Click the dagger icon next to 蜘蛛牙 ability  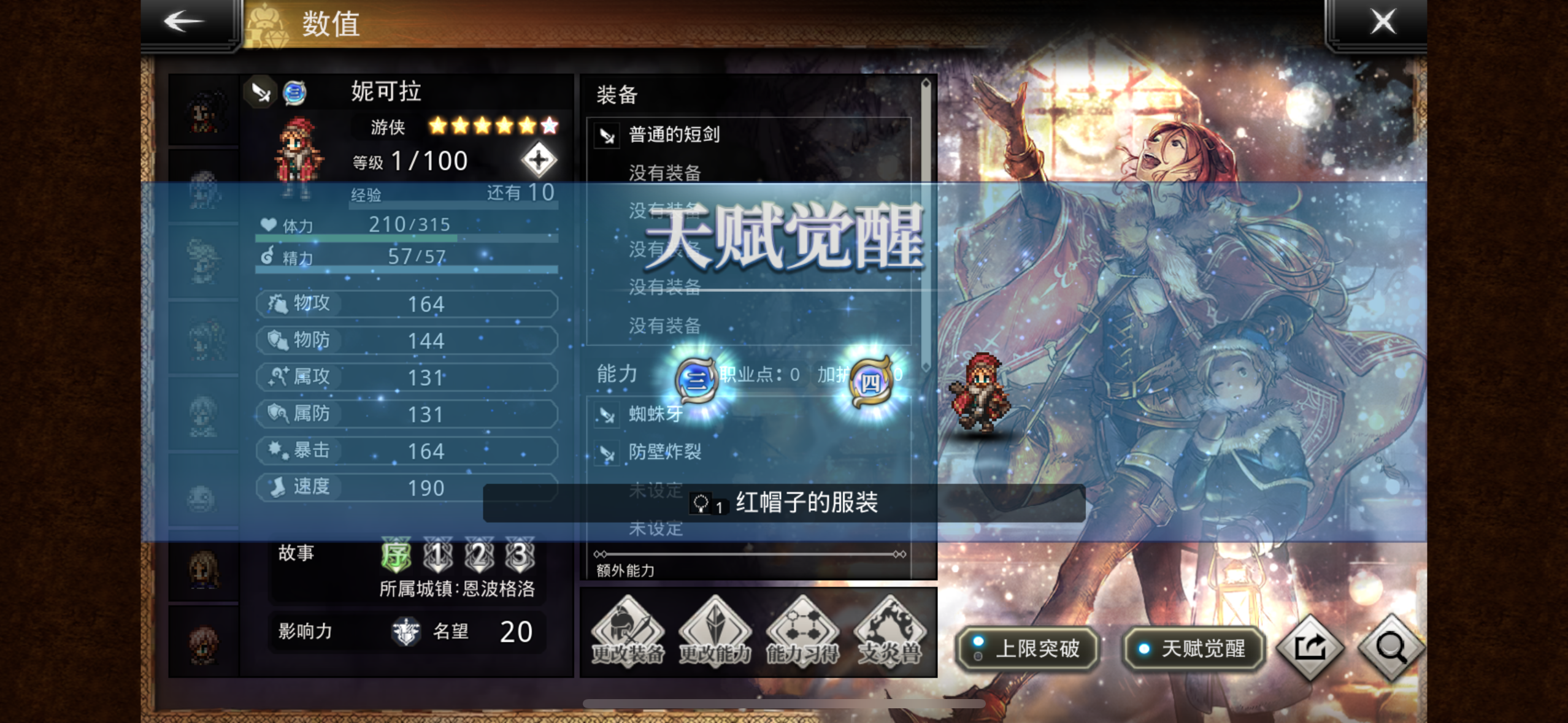point(606,415)
